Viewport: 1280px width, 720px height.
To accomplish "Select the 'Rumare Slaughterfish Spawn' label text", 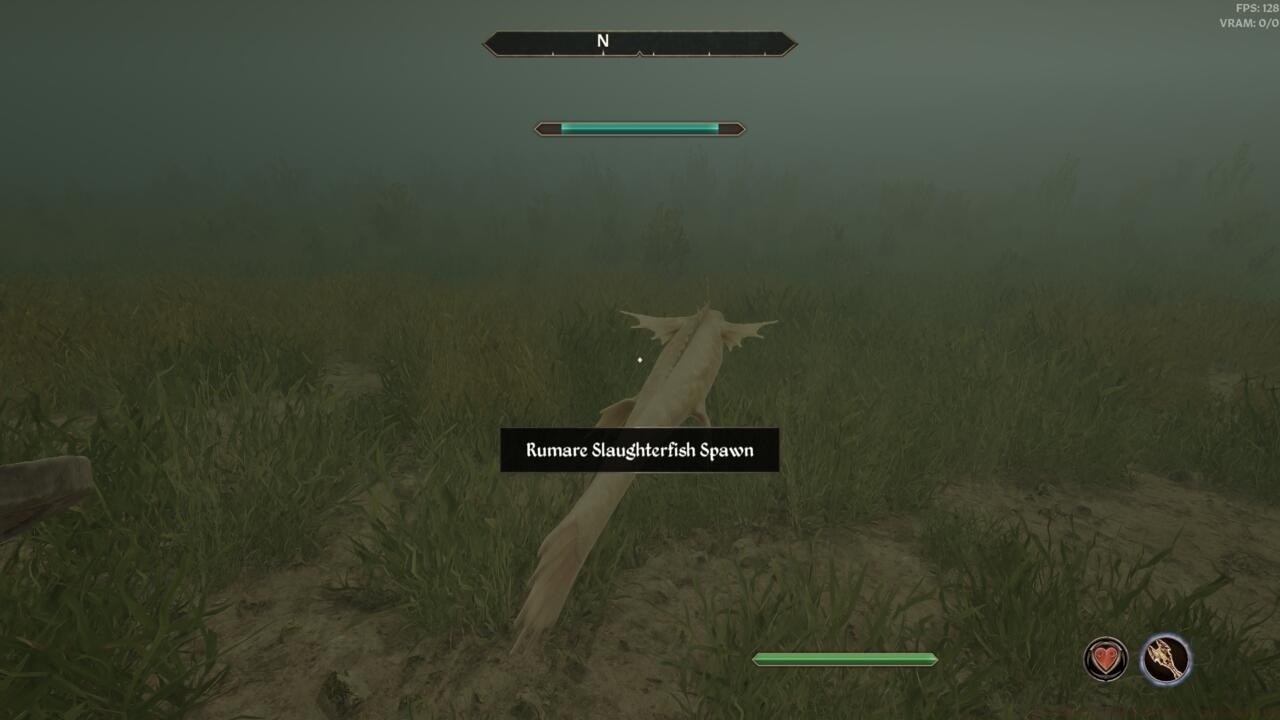I will pos(640,450).
